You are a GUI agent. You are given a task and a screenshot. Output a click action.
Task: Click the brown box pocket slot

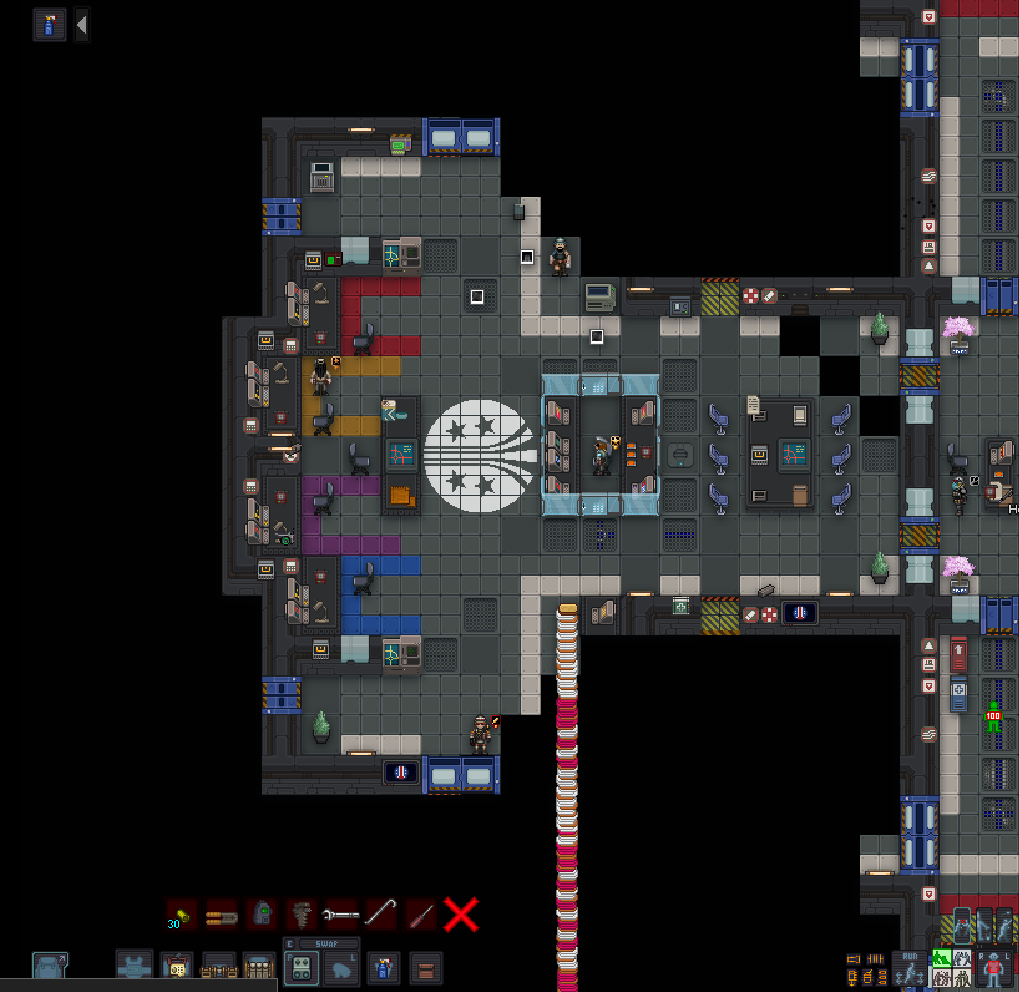pyautogui.click(x=425, y=968)
